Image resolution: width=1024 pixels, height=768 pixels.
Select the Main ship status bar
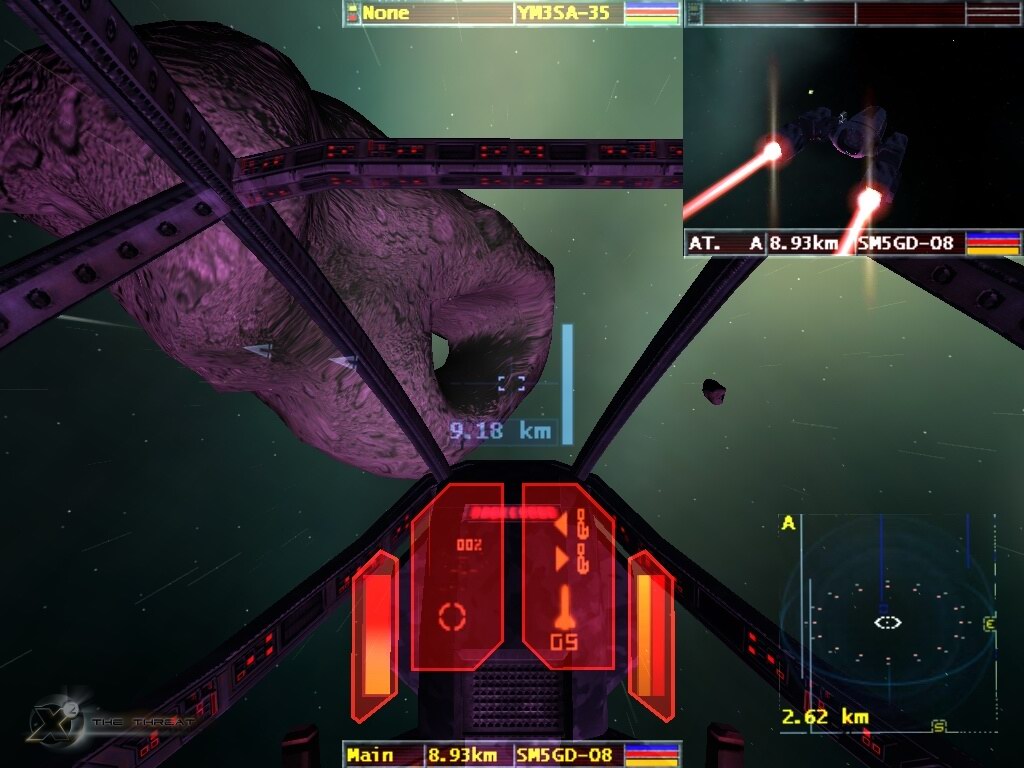tap(512, 754)
